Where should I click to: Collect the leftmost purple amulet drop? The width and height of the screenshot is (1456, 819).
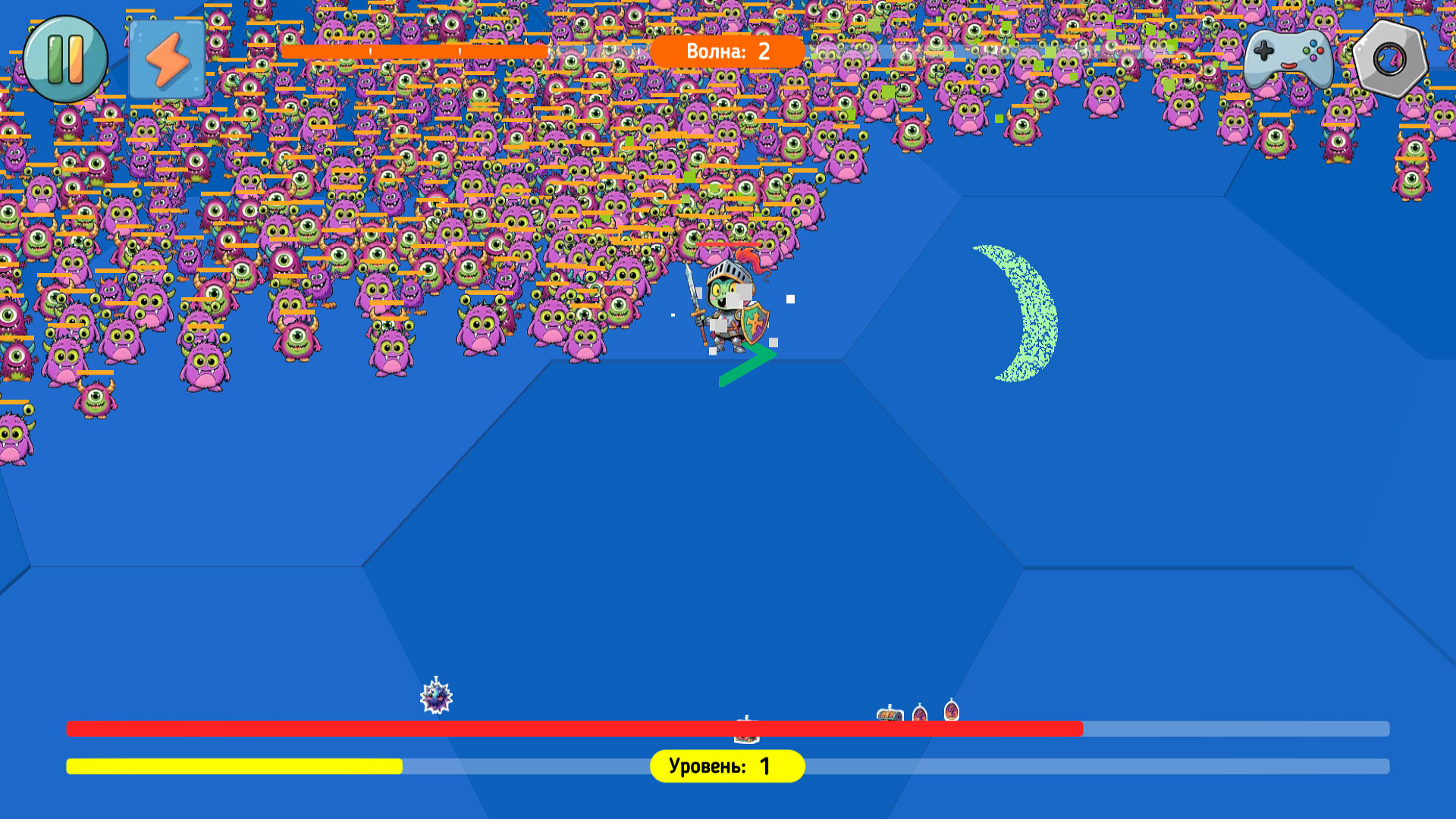(919, 714)
